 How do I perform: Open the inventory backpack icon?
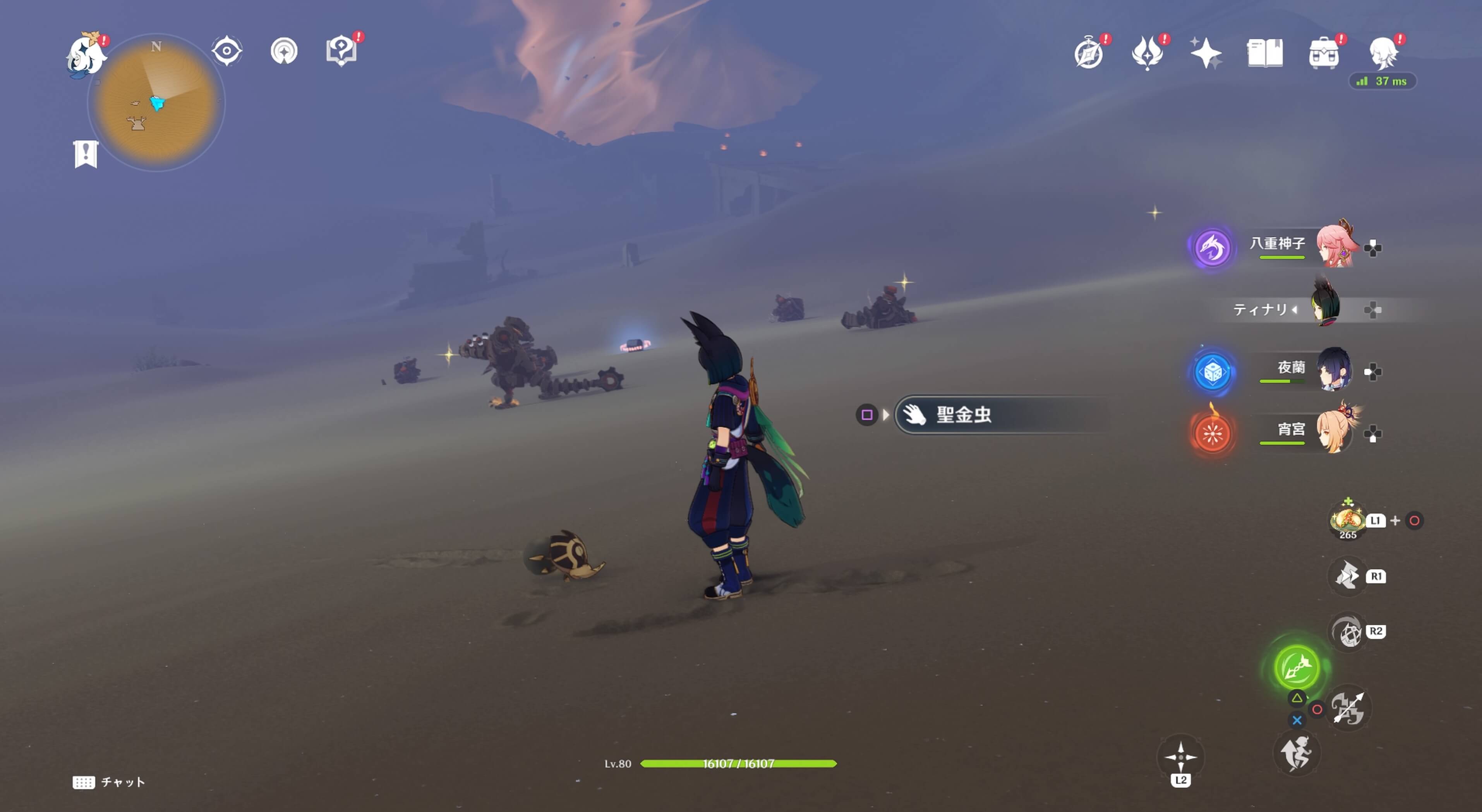[1325, 52]
